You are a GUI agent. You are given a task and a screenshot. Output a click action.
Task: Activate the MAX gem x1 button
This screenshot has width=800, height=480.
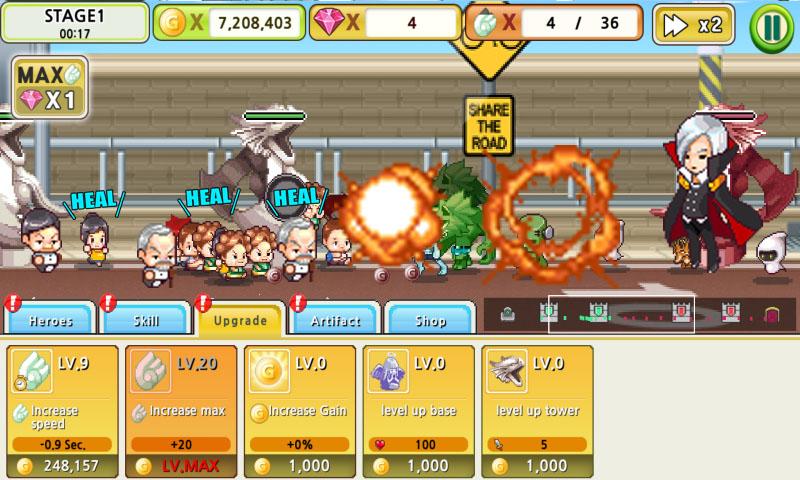[x=49, y=87]
